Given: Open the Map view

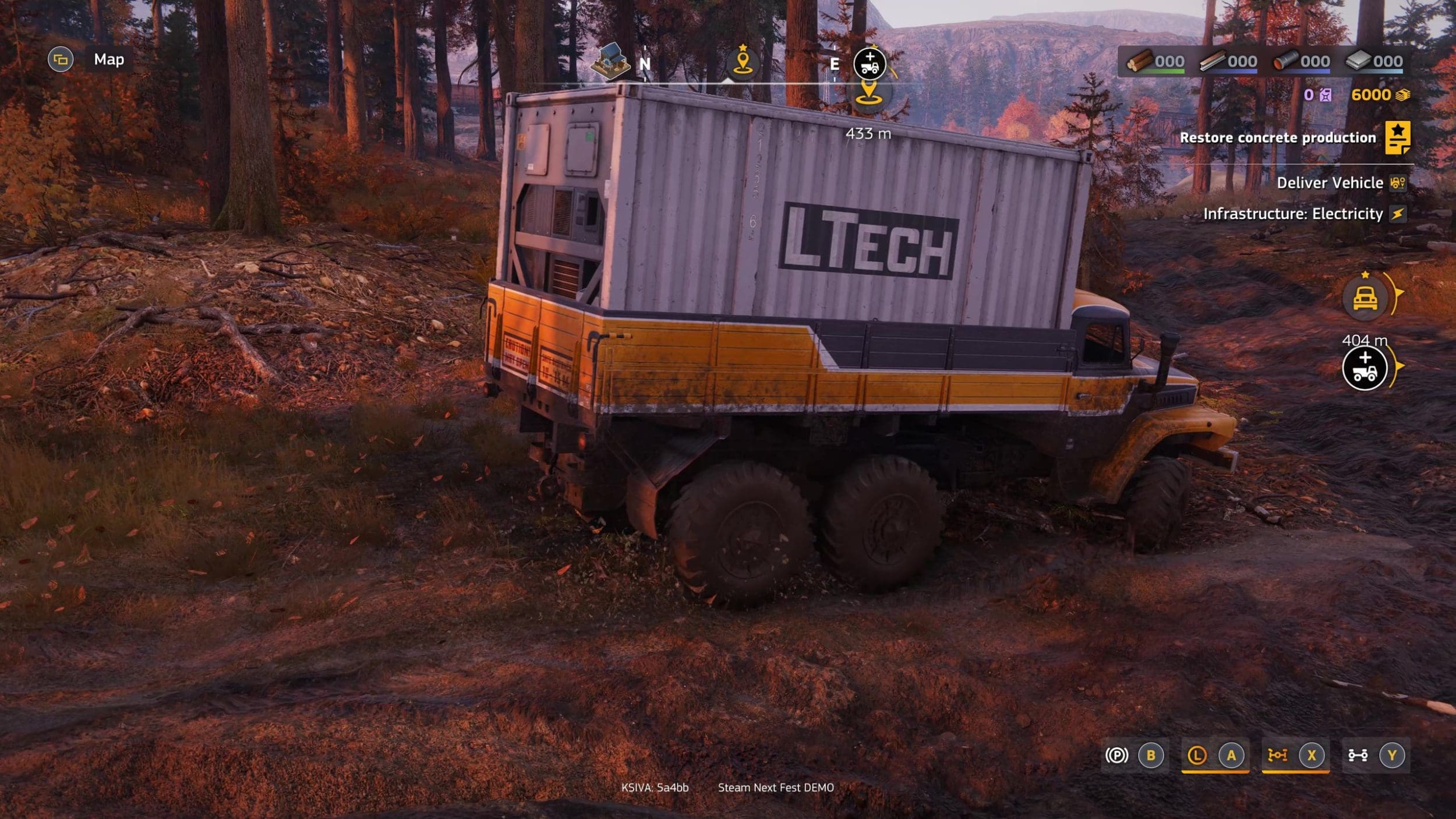Looking at the screenshot, I should coord(109,59).
